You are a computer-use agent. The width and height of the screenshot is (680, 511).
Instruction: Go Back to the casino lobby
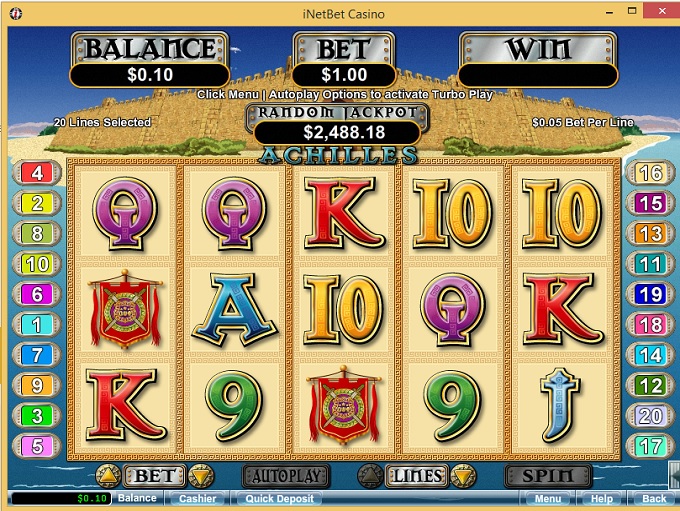(653, 498)
